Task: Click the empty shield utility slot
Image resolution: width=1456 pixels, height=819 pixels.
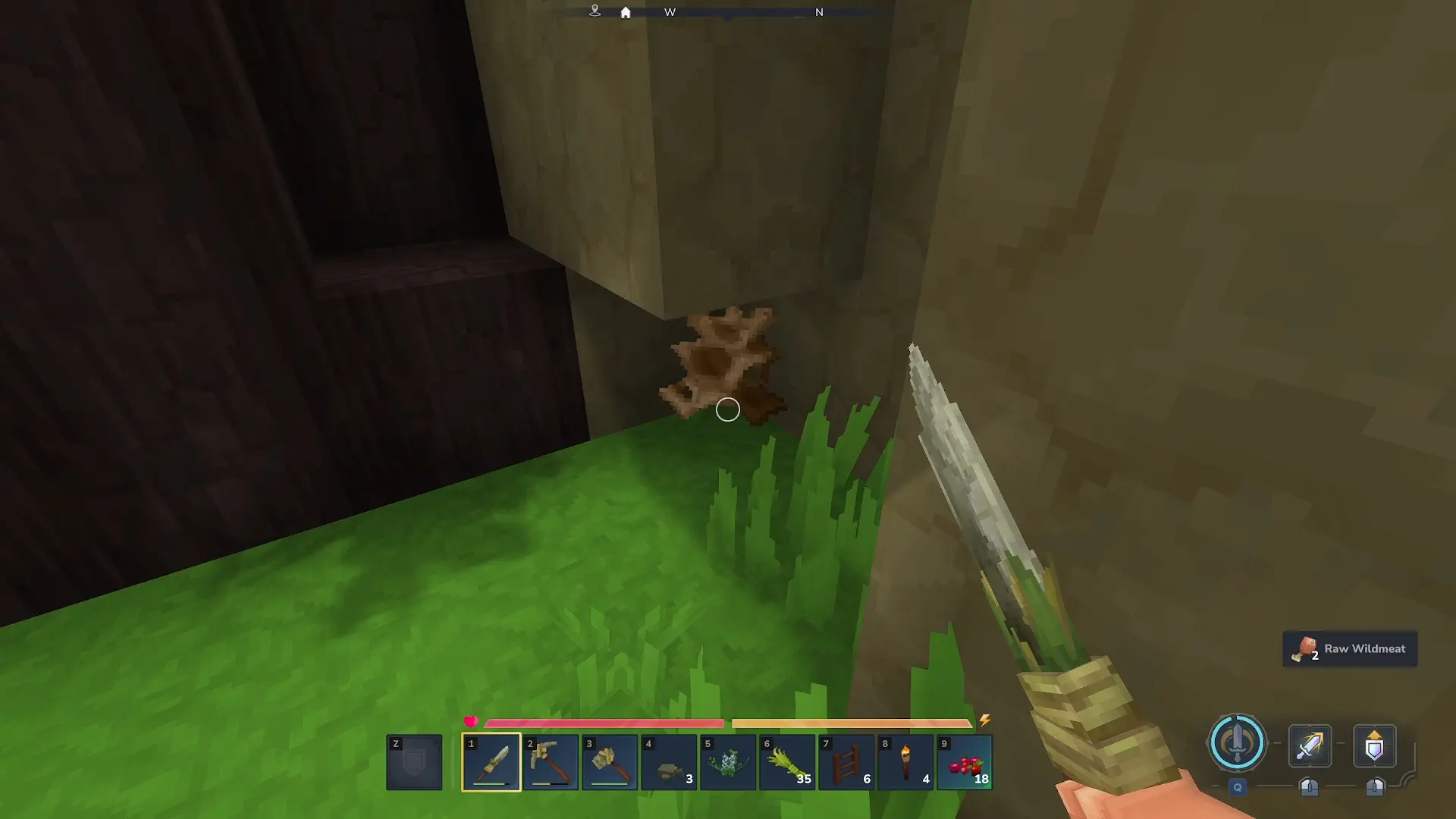Action: [414, 761]
